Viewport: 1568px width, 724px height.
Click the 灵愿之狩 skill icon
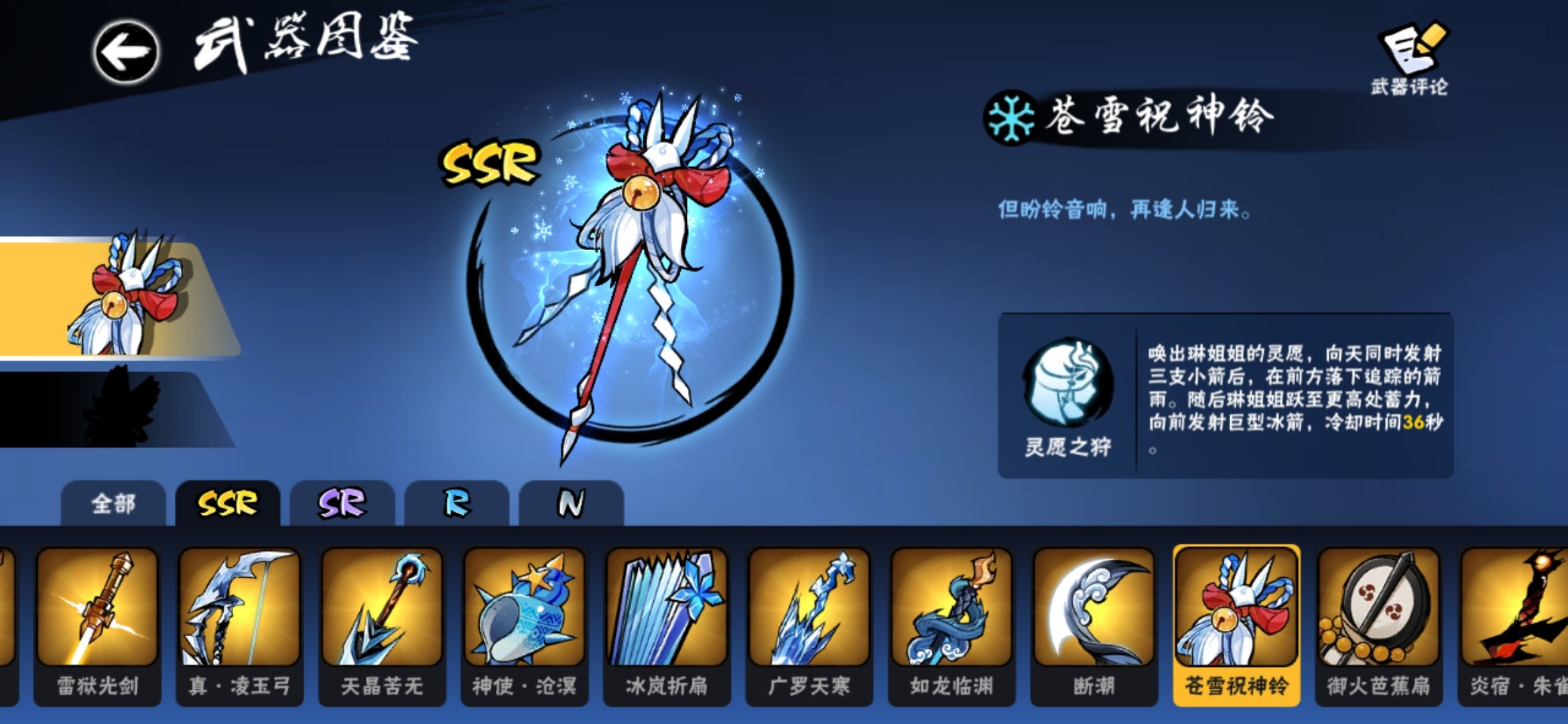(1067, 383)
